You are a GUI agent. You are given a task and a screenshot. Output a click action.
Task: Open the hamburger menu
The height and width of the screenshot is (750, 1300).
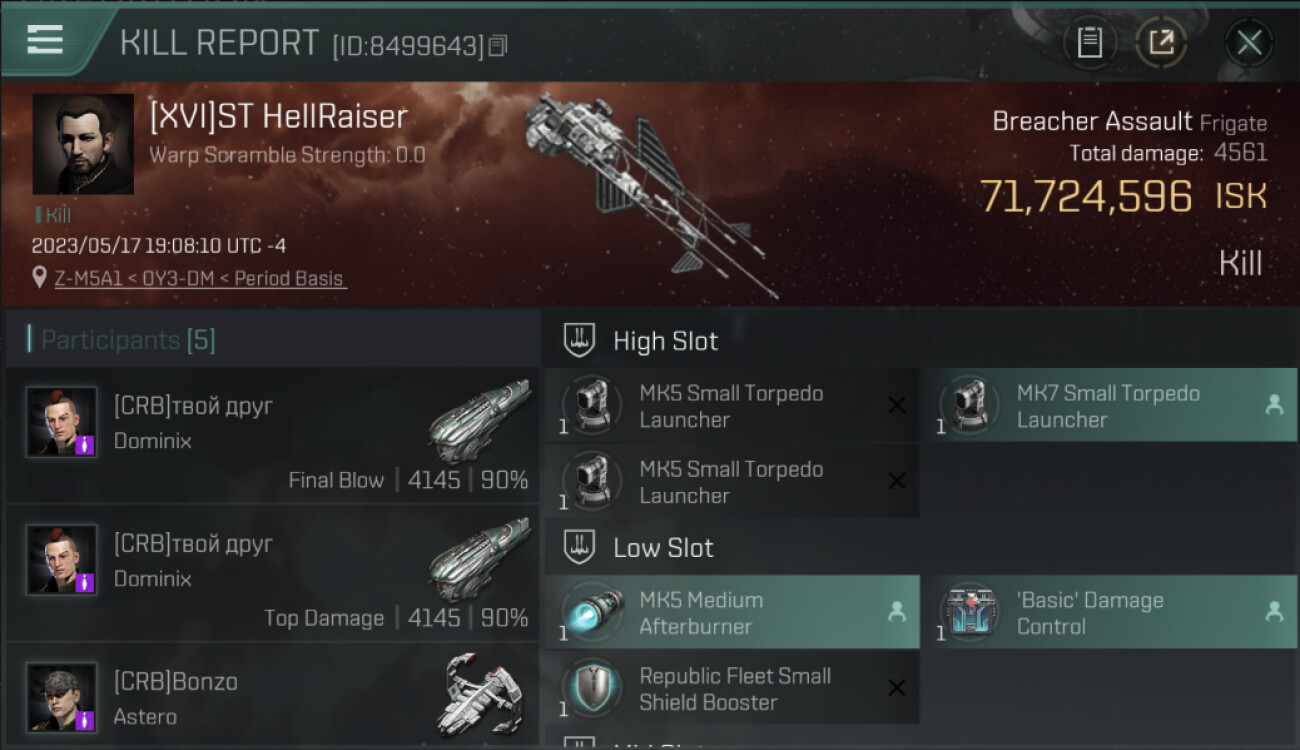pyautogui.click(x=45, y=40)
